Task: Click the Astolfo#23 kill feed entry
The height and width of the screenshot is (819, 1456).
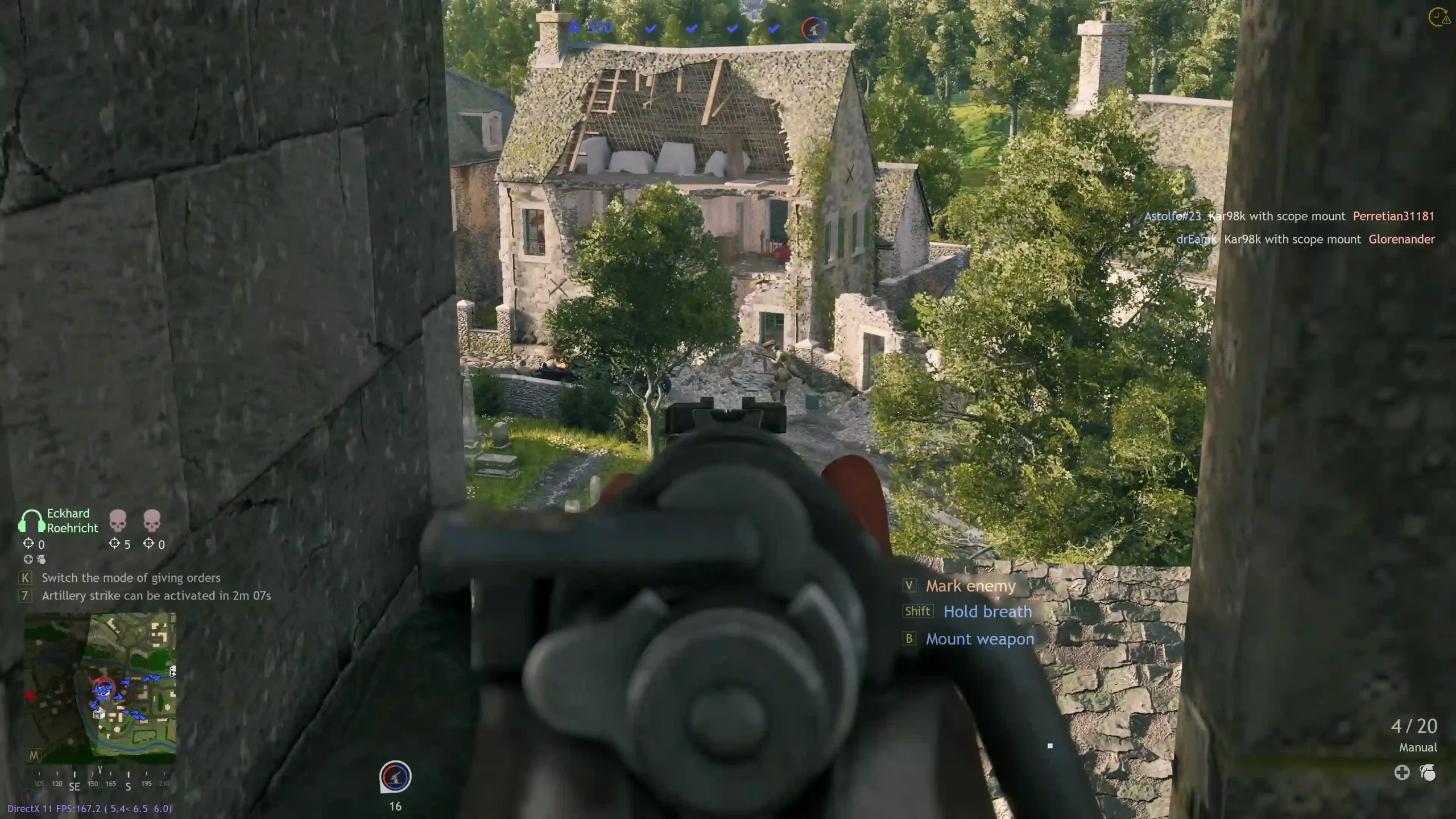Action: click(x=1289, y=216)
